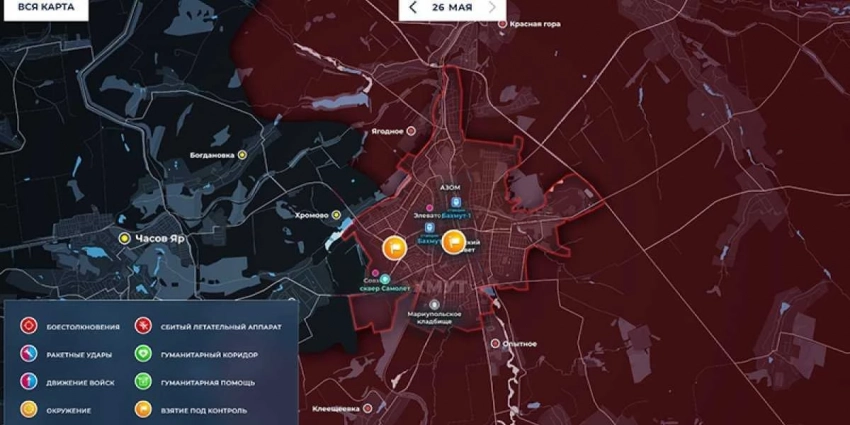
Task: Click the Хромово settlement marker
Action: [x=337, y=214]
